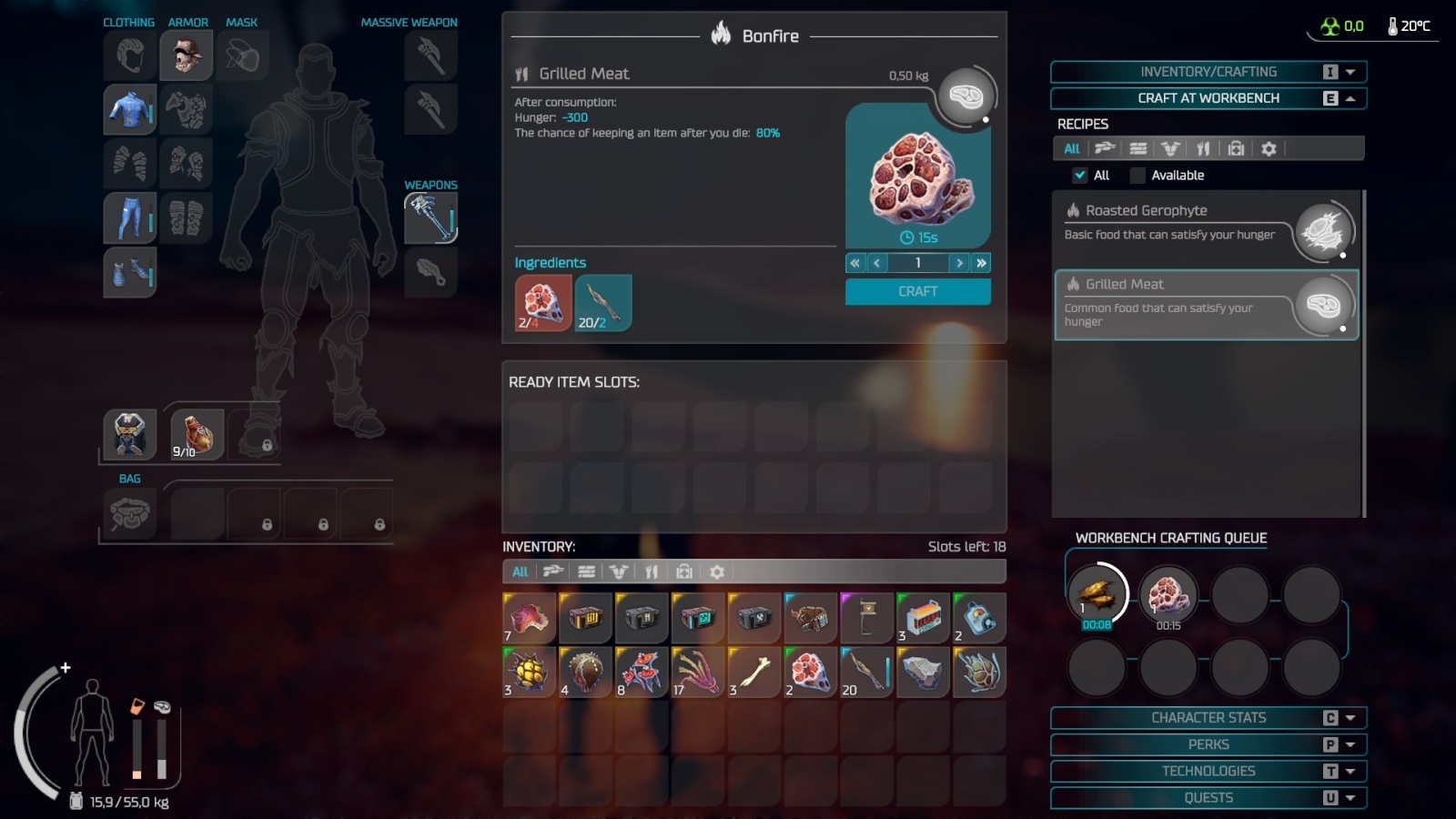1456x819 pixels.
Task: Toggle the All recipes checkbox
Action: click(x=1080, y=176)
